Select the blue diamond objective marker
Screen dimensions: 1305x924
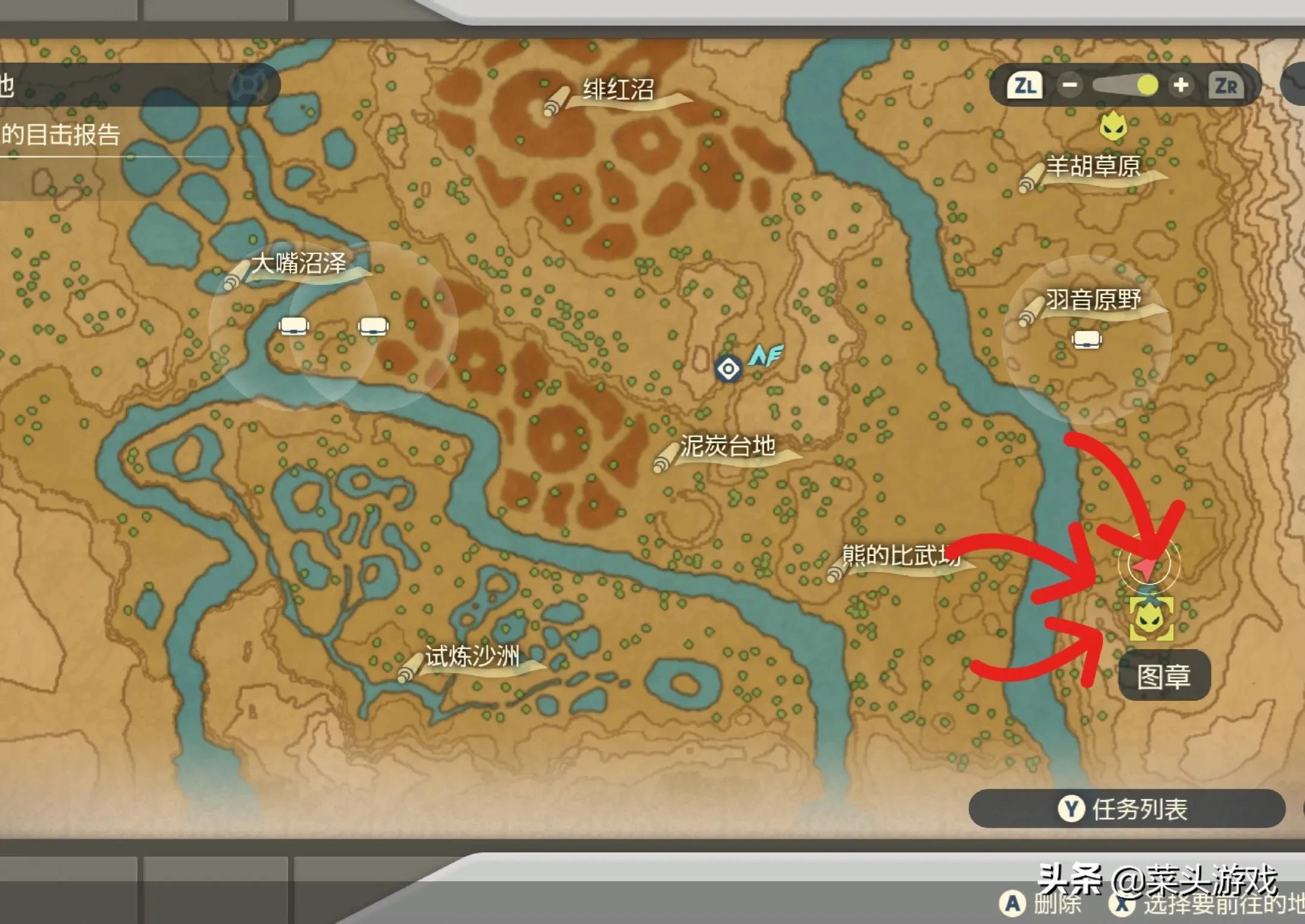(728, 369)
